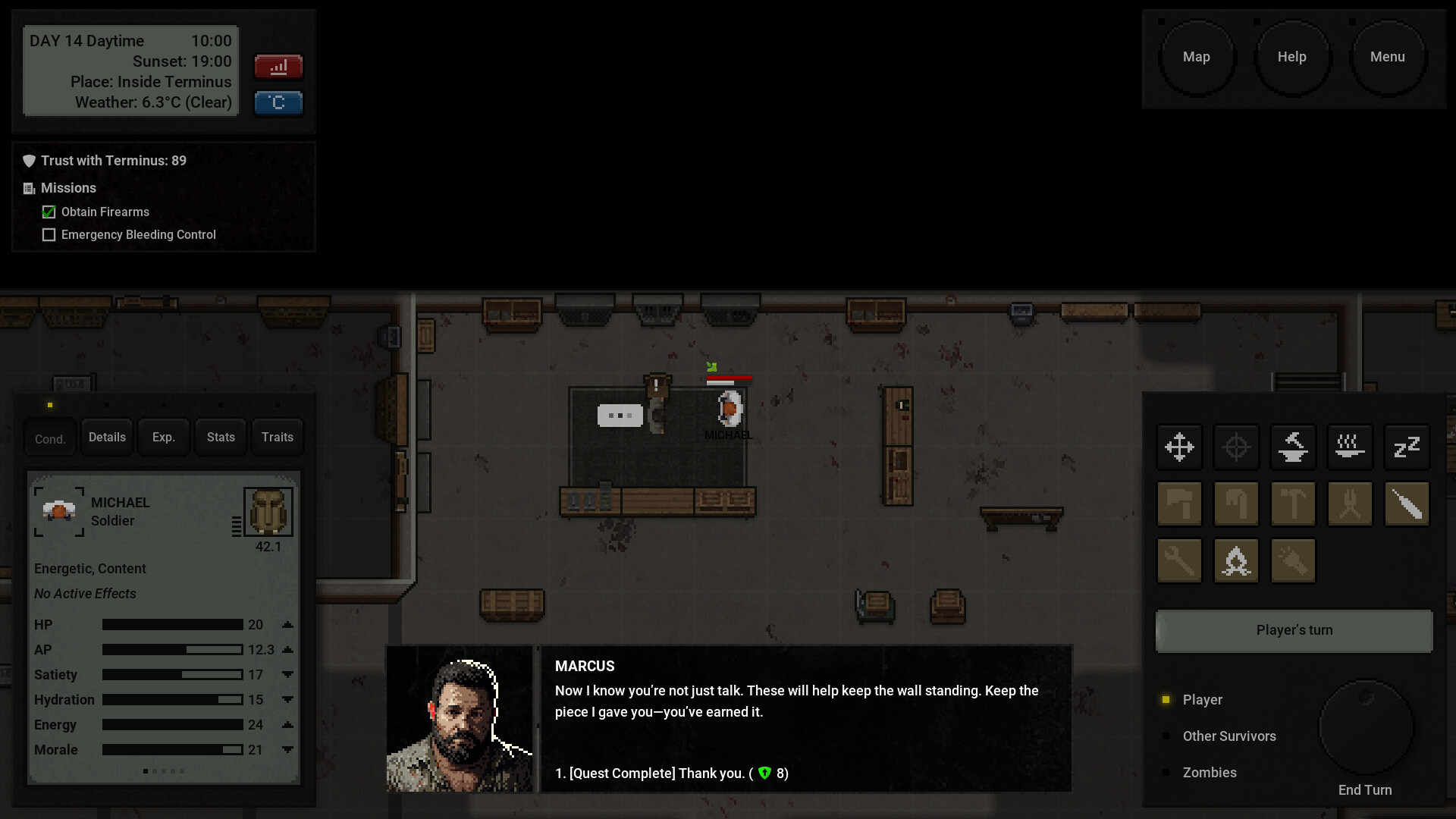Open the Campfire tool icon

click(x=1236, y=560)
